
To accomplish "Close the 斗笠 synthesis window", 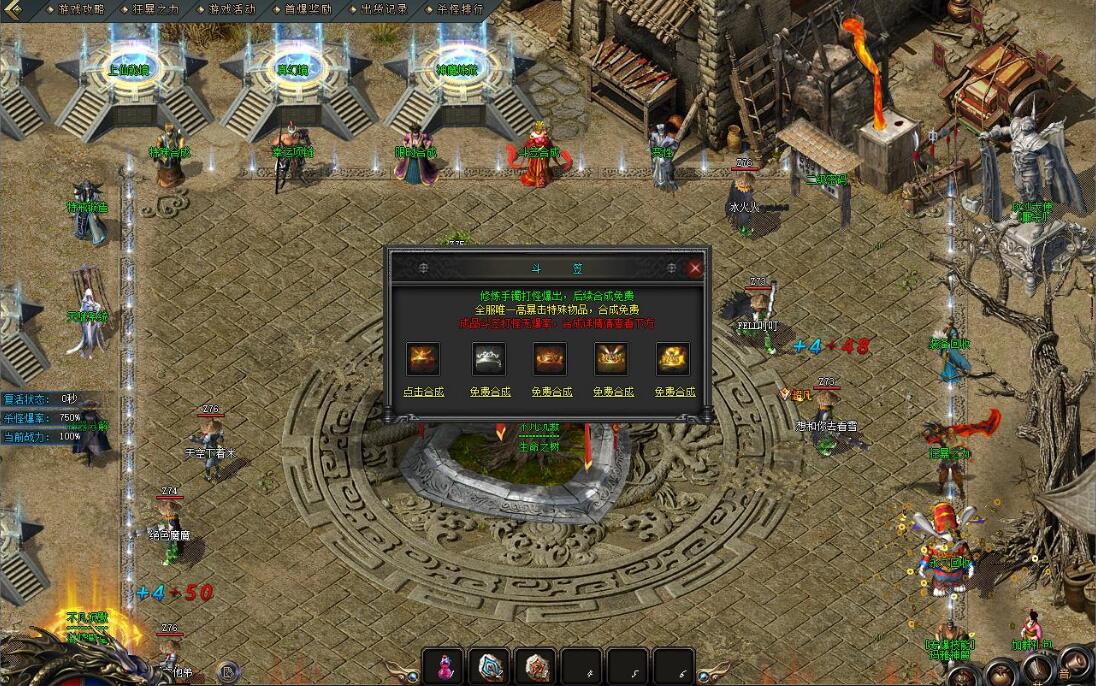I will pos(695,268).
